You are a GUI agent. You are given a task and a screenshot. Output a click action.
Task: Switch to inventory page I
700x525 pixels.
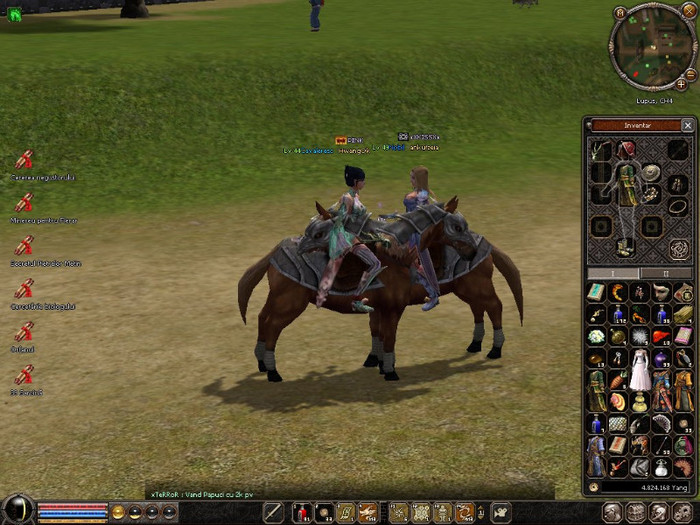(612, 273)
